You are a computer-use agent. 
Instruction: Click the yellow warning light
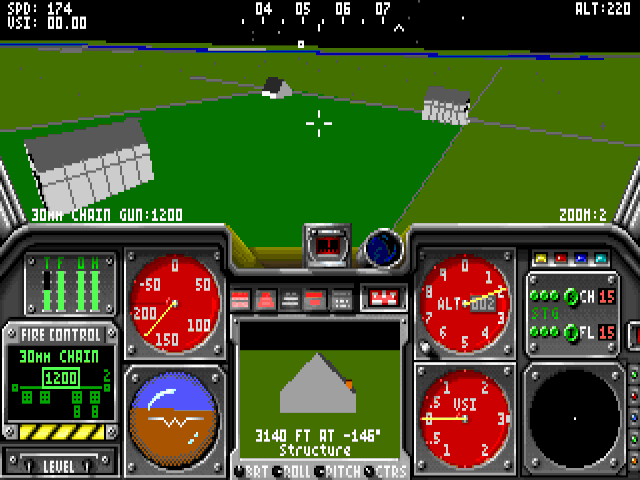click(x=541, y=258)
